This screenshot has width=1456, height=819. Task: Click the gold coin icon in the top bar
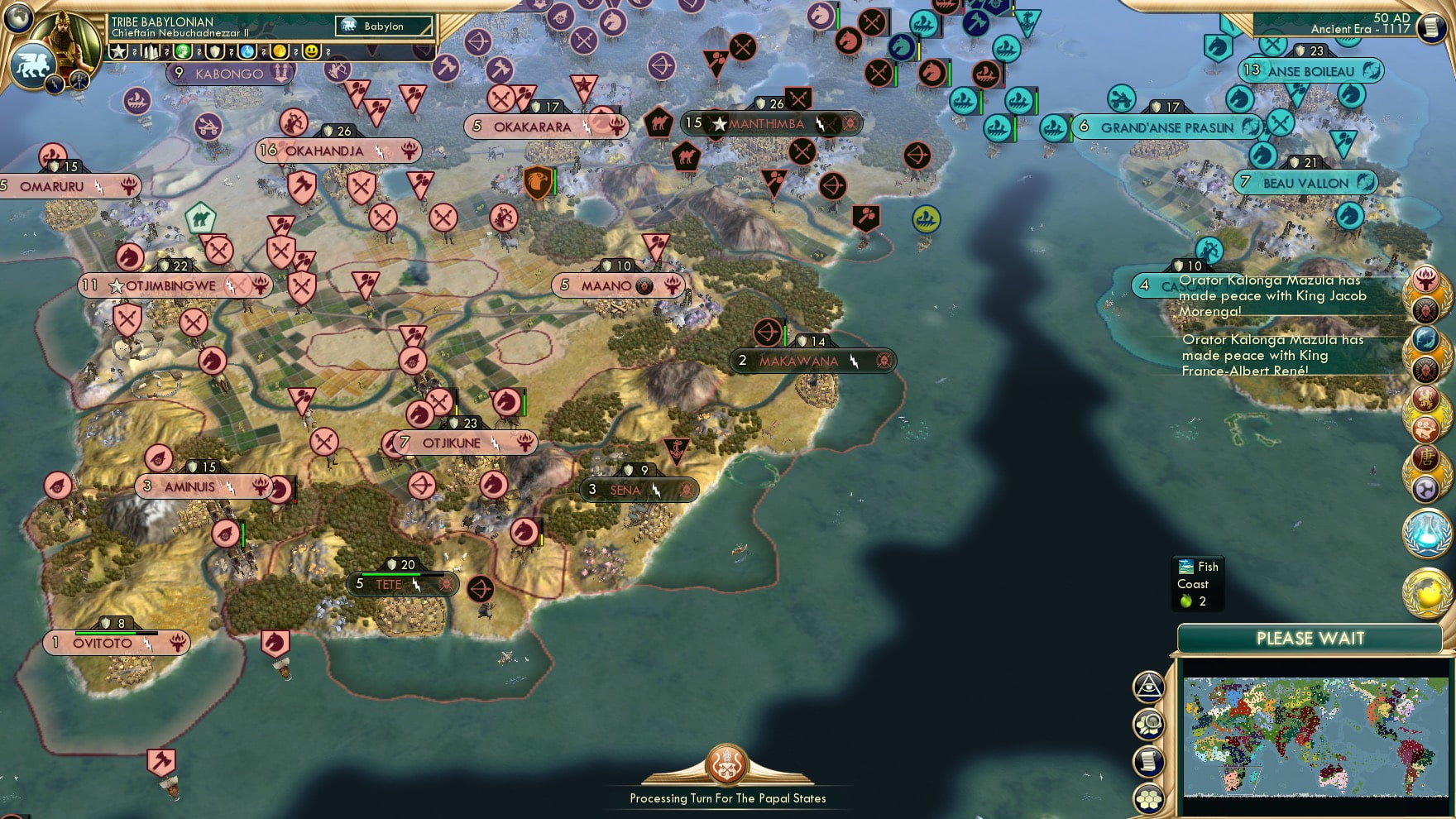pos(279,51)
